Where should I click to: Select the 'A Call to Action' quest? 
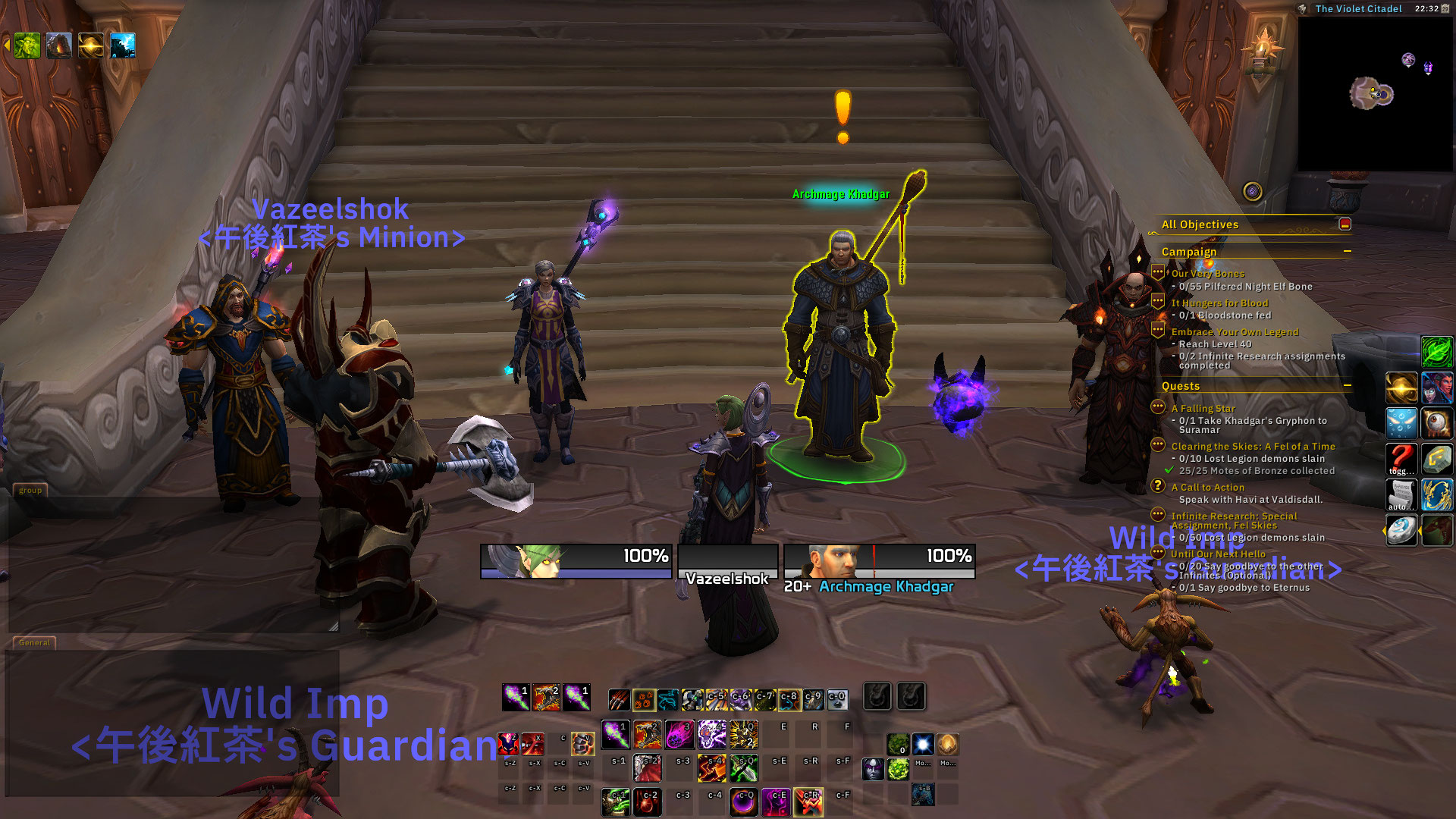1207,487
